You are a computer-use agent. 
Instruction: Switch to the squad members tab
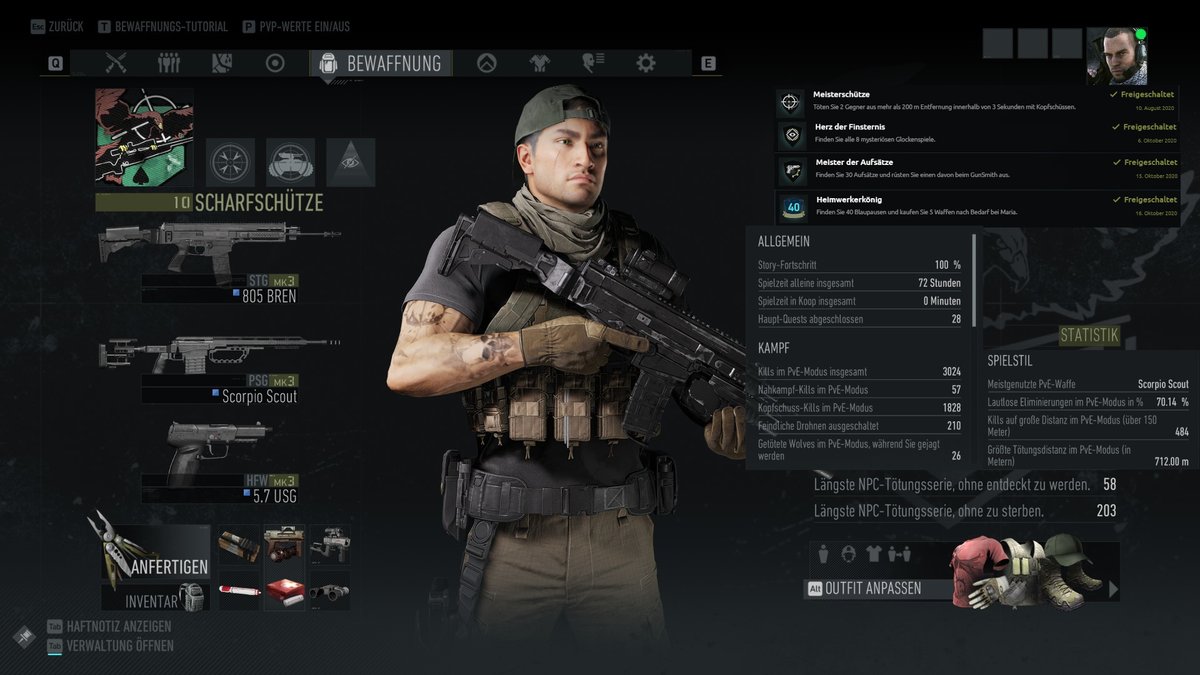tap(169, 63)
